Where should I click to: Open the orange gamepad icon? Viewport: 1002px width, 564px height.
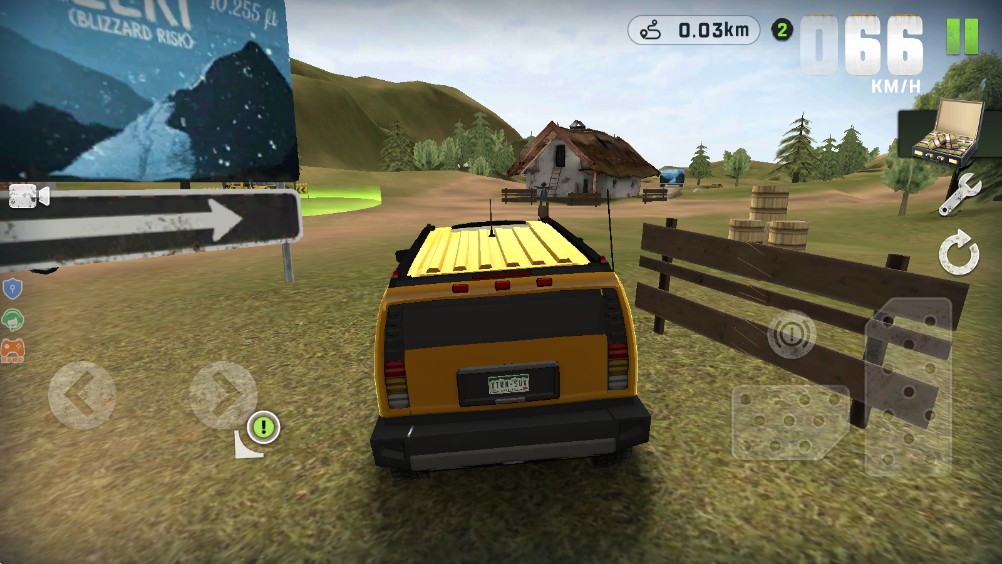click(13, 350)
